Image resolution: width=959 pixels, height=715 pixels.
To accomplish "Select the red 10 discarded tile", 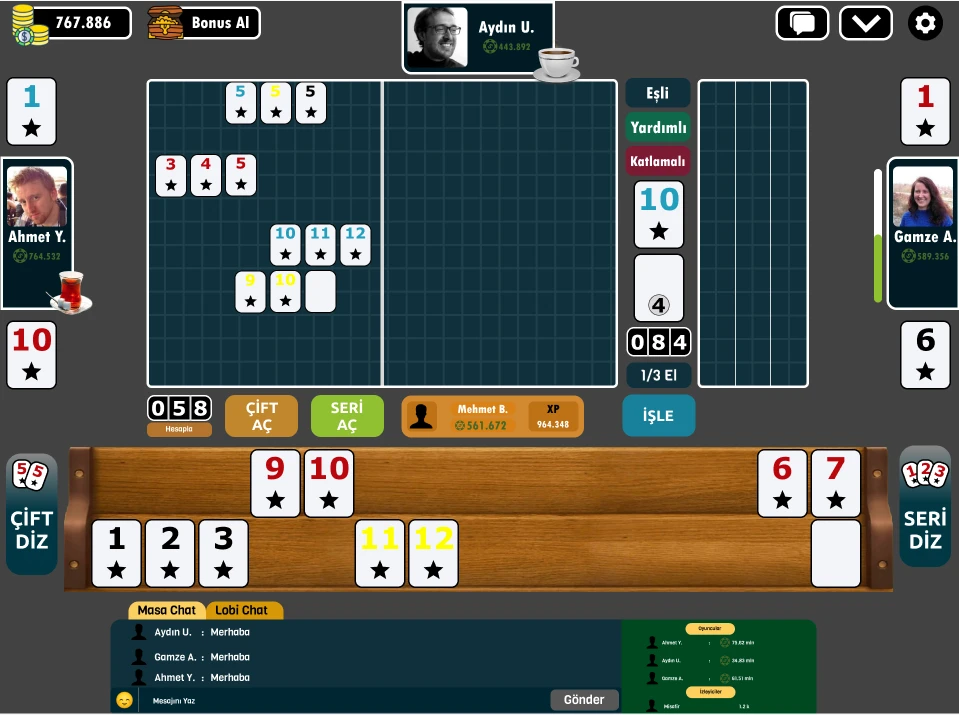I will tap(32, 354).
